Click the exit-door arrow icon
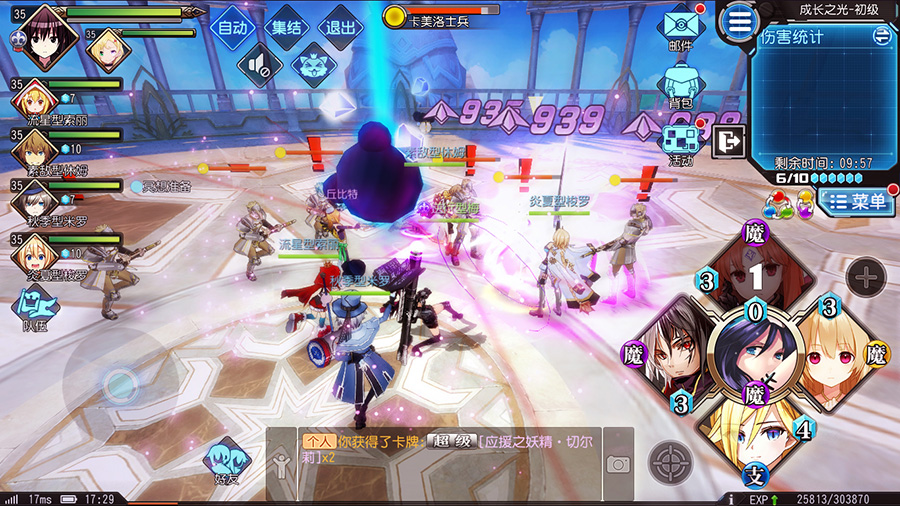 pyautogui.click(x=728, y=143)
